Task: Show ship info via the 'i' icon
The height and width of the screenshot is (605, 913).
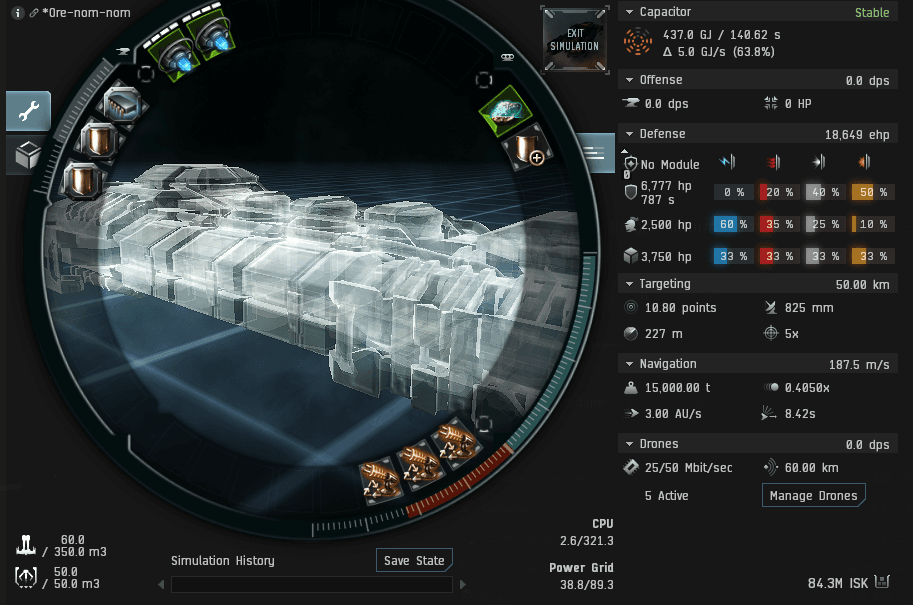Action: (x=18, y=13)
